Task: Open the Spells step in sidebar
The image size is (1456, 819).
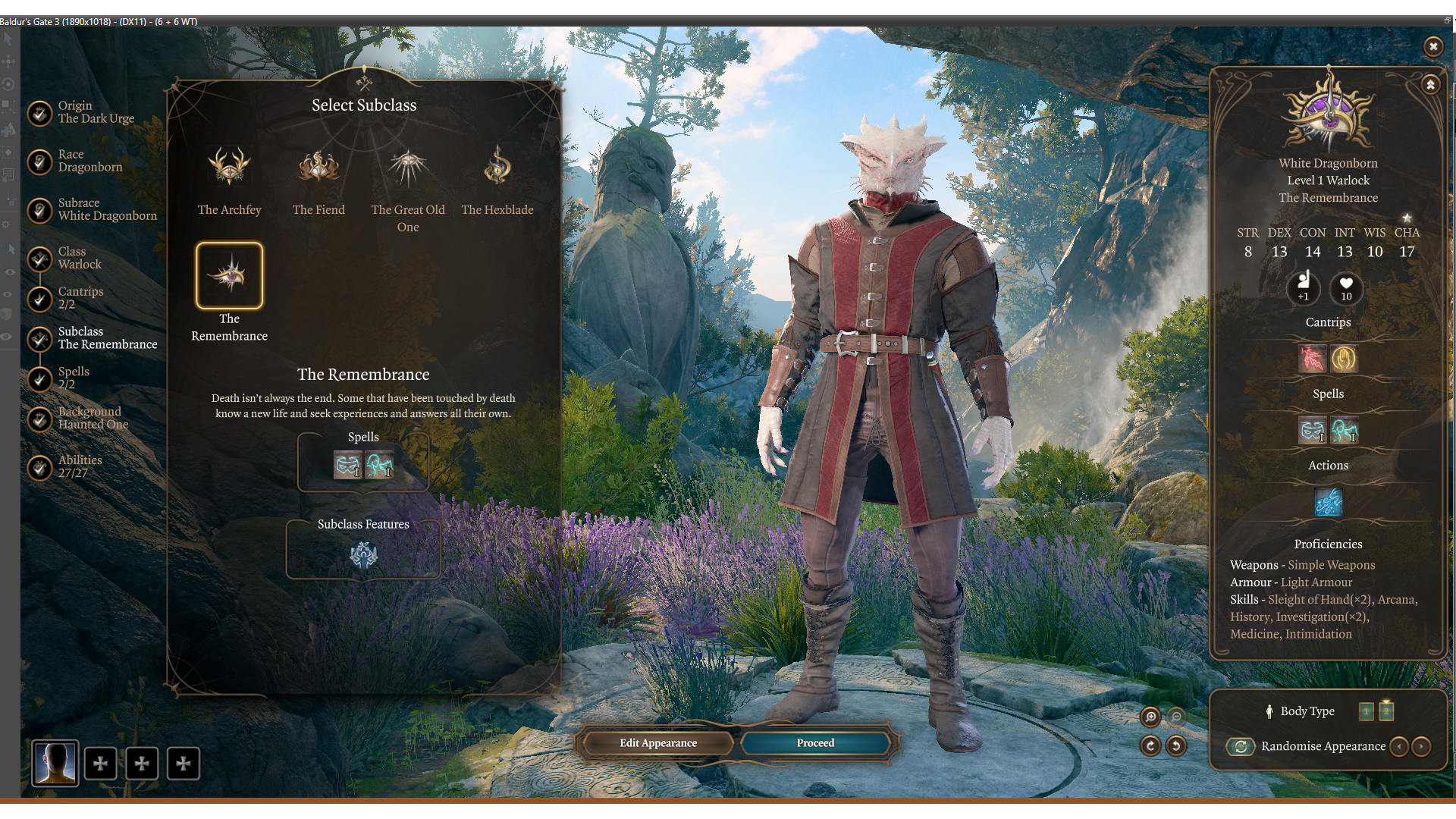Action: point(73,378)
